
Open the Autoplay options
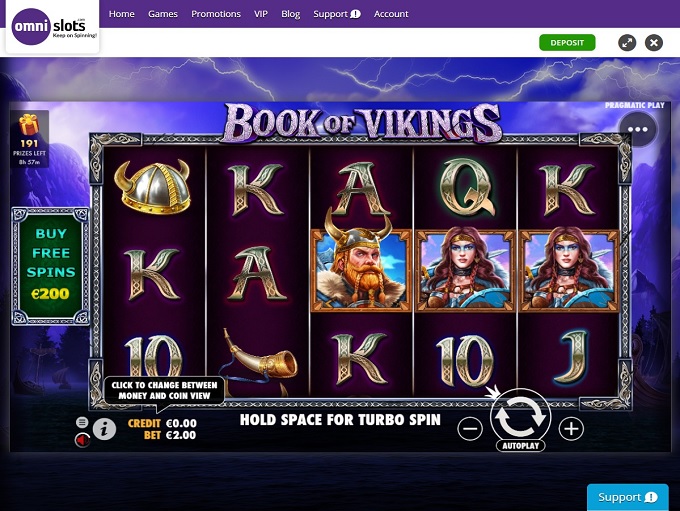[x=520, y=445]
